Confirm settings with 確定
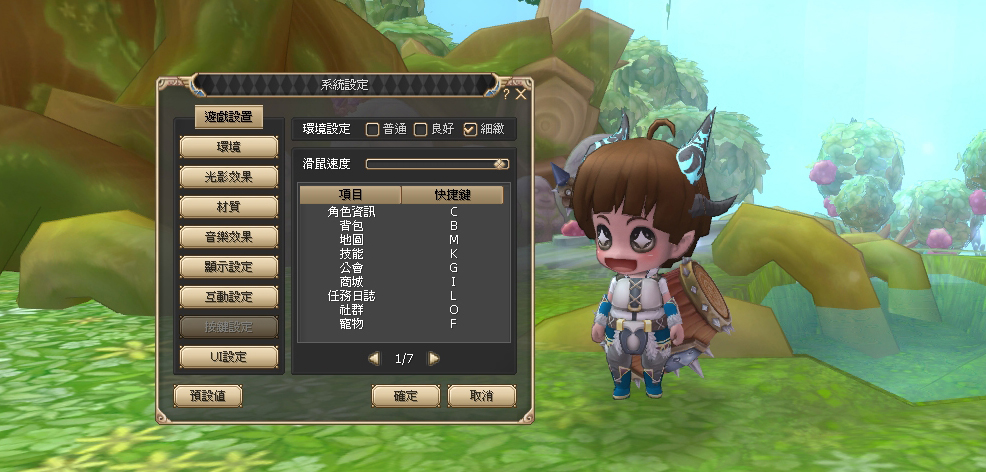Screen dimensions: 986x472 [x=406, y=396]
